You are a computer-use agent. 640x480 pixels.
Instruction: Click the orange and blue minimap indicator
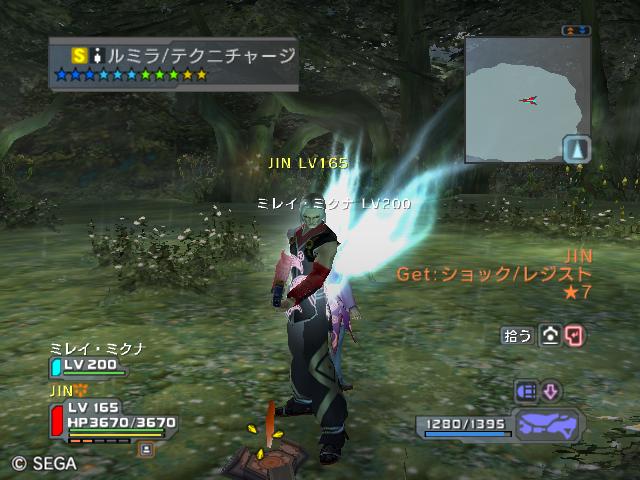pos(575,31)
